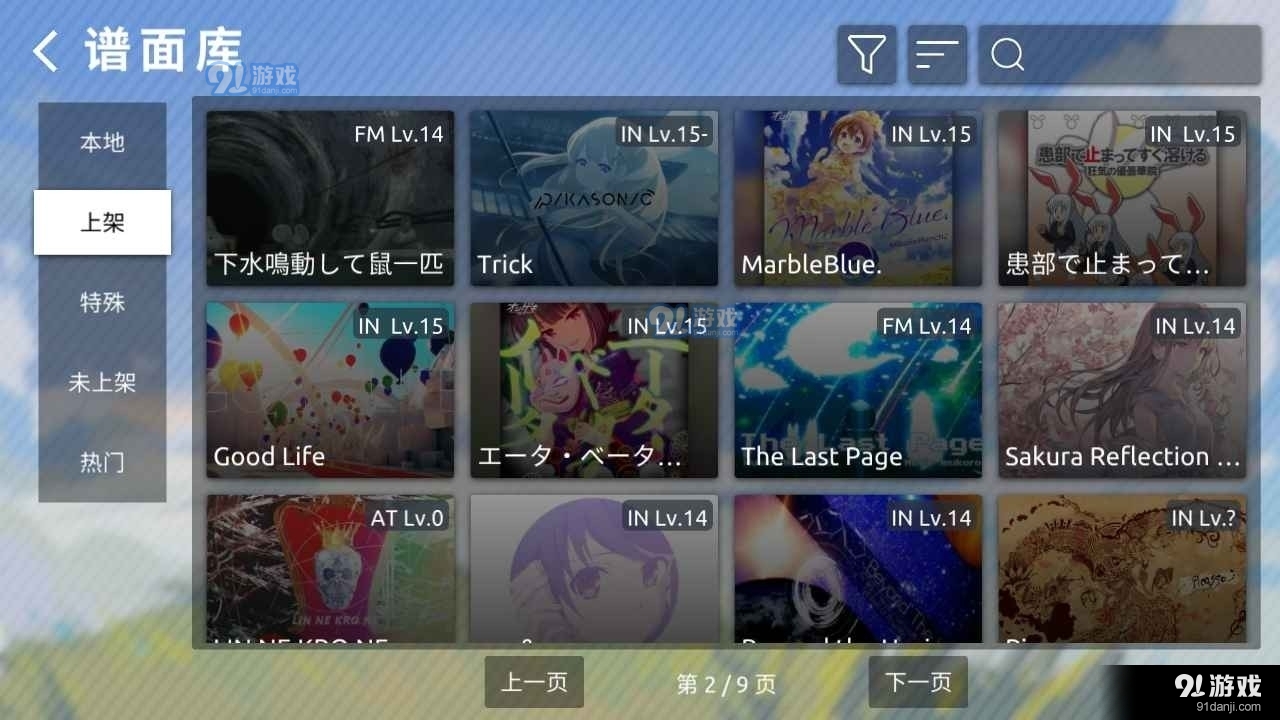The height and width of the screenshot is (720, 1280).
Task: Open The Last Page chart thumbnail
Action: pyautogui.click(x=857, y=390)
